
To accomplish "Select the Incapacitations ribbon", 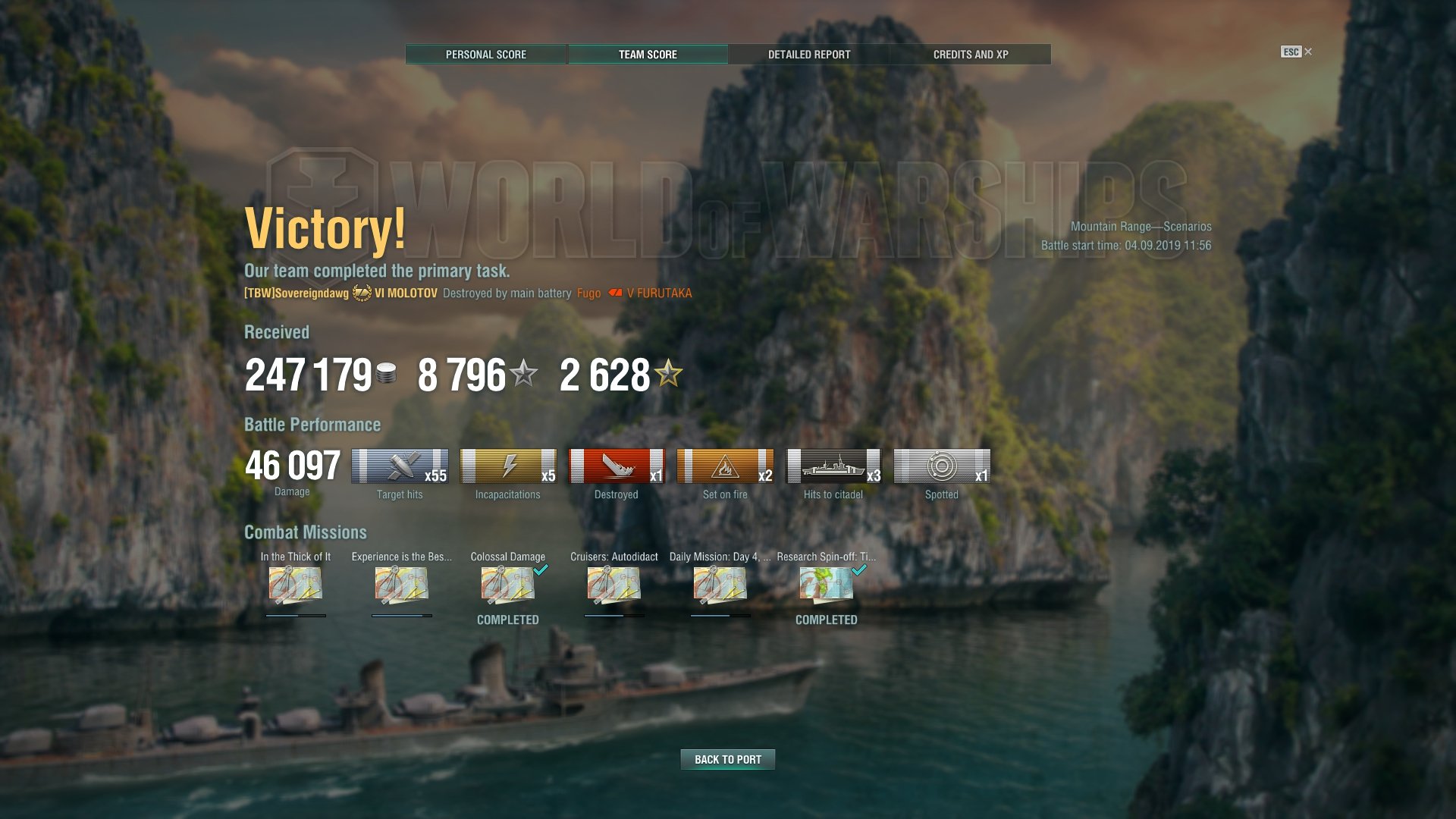I will [508, 466].
